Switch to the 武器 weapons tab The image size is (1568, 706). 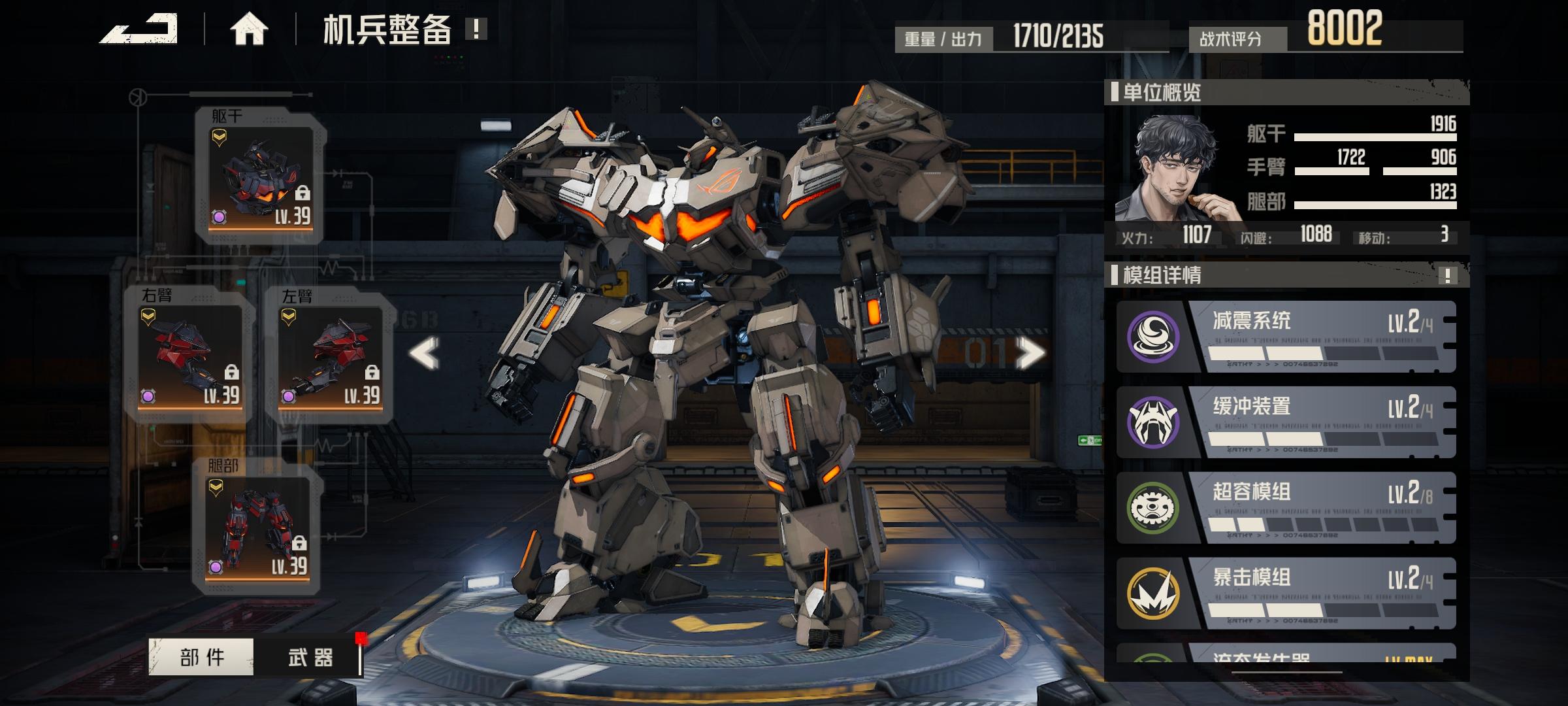pyautogui.click(x=310, y=656)
